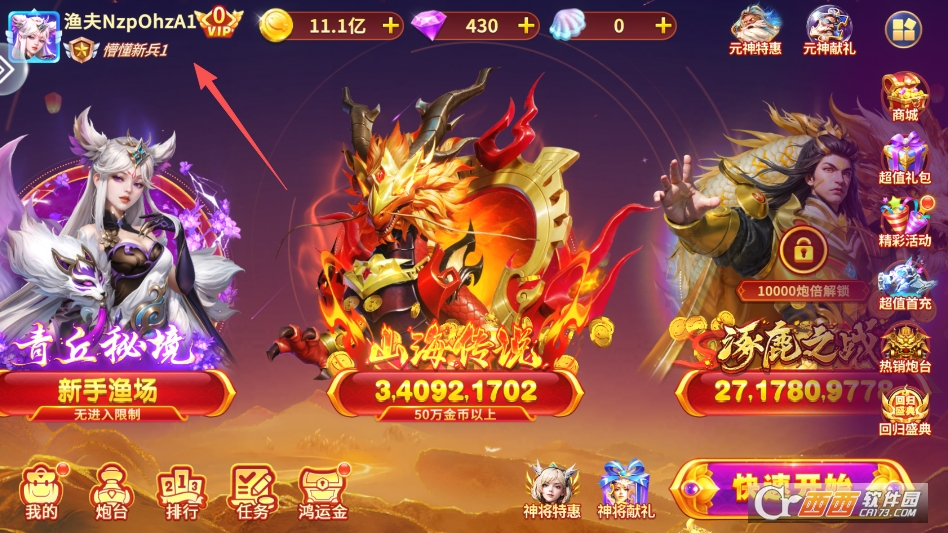Visit the 商城 shop
Screen dimensions: 948x533
point(904,96)
